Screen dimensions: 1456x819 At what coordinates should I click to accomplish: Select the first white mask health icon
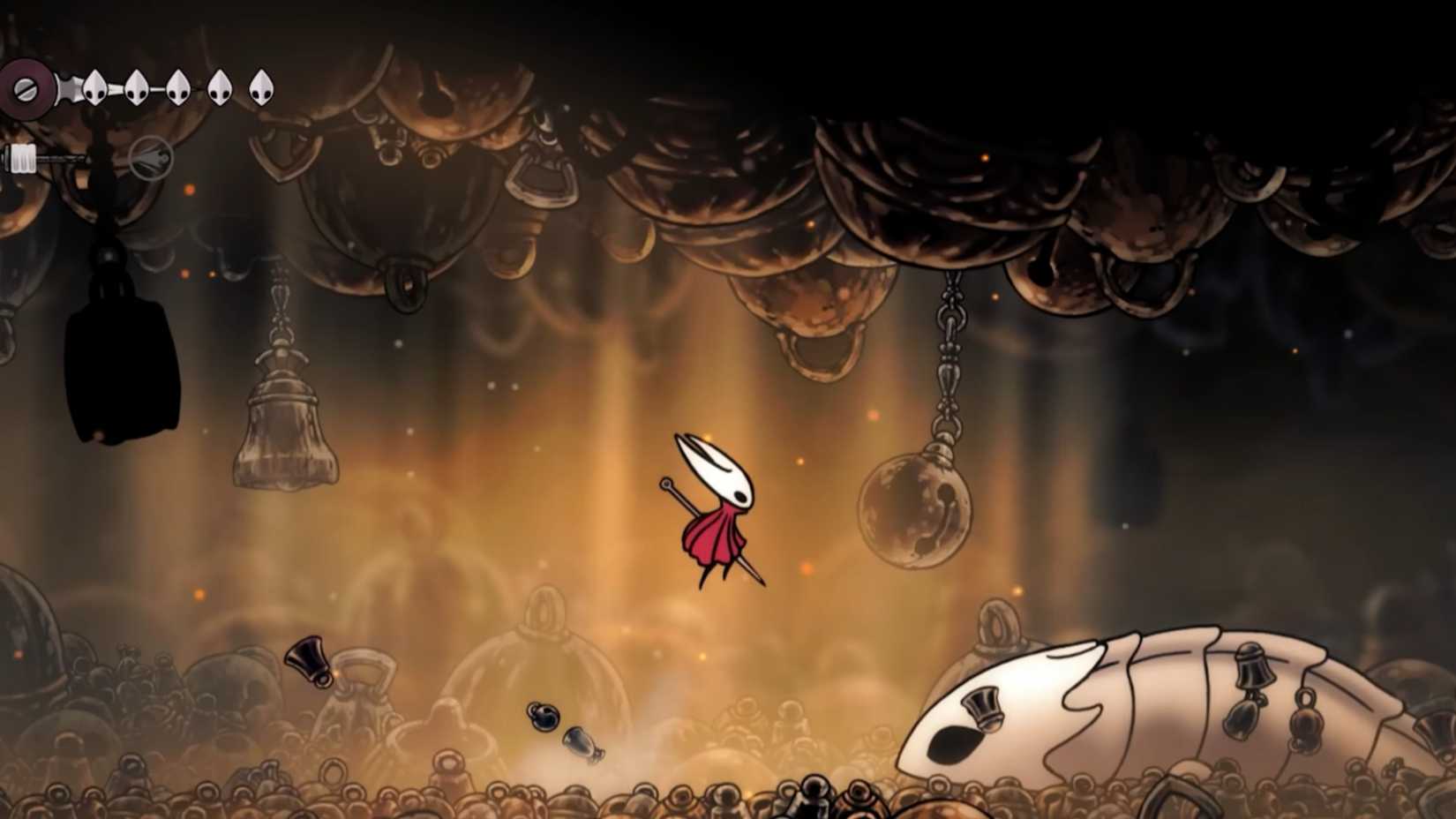94,86
